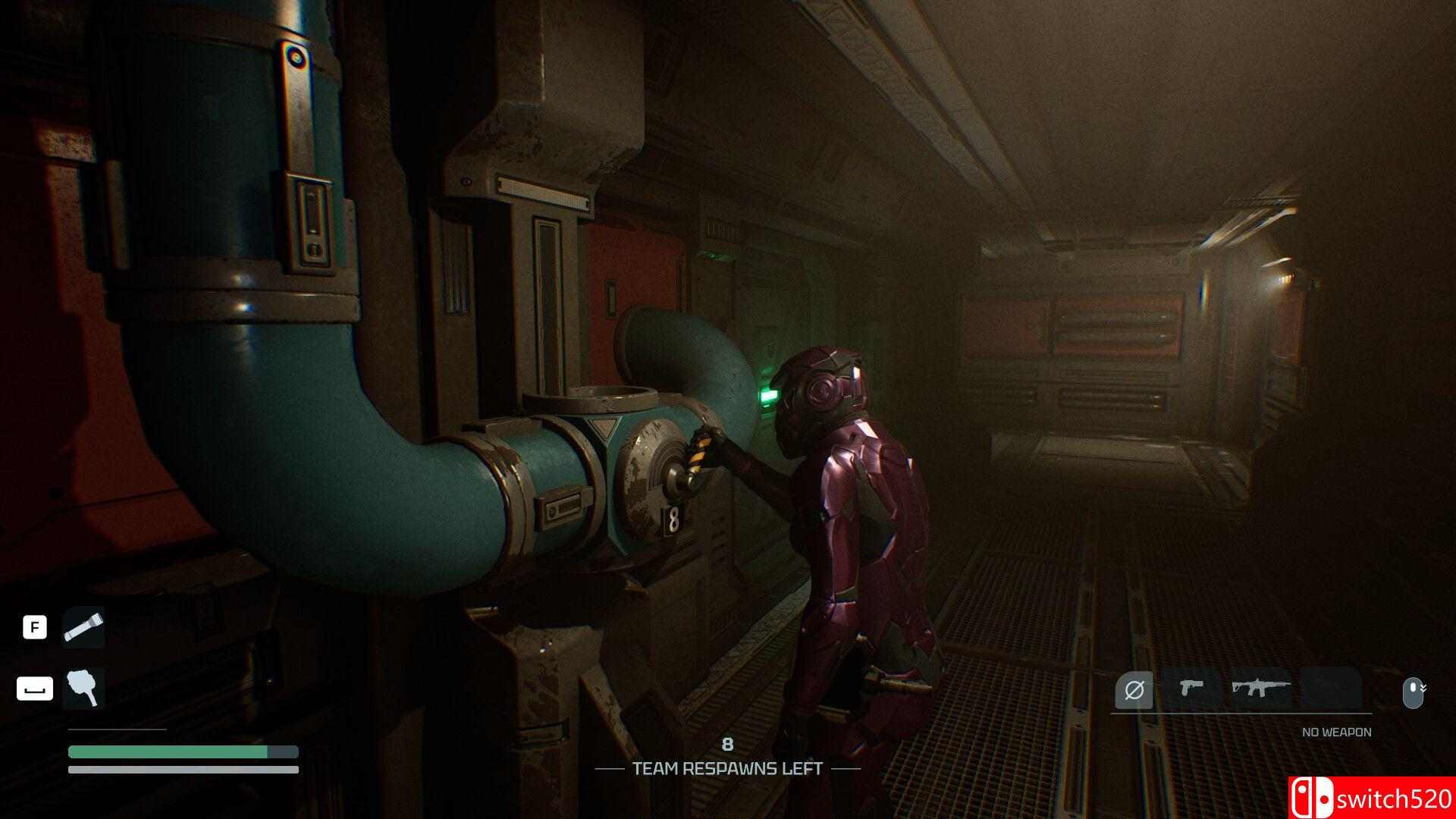Equip the pistol weapon slot
The height and width of the screenshot is (819, 1456).
(1191, 689)
